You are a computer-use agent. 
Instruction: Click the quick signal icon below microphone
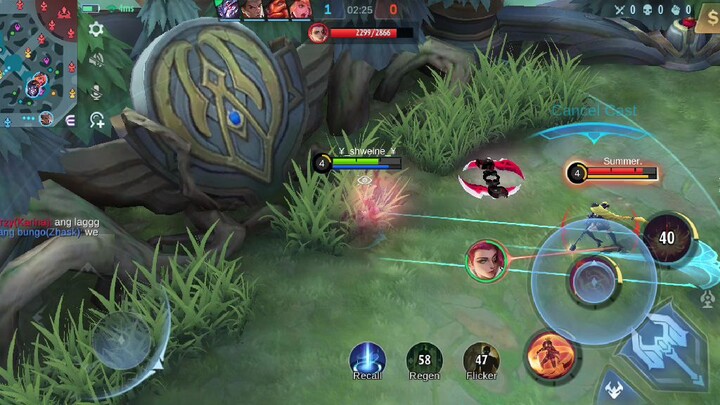click(x=97, y=121)
